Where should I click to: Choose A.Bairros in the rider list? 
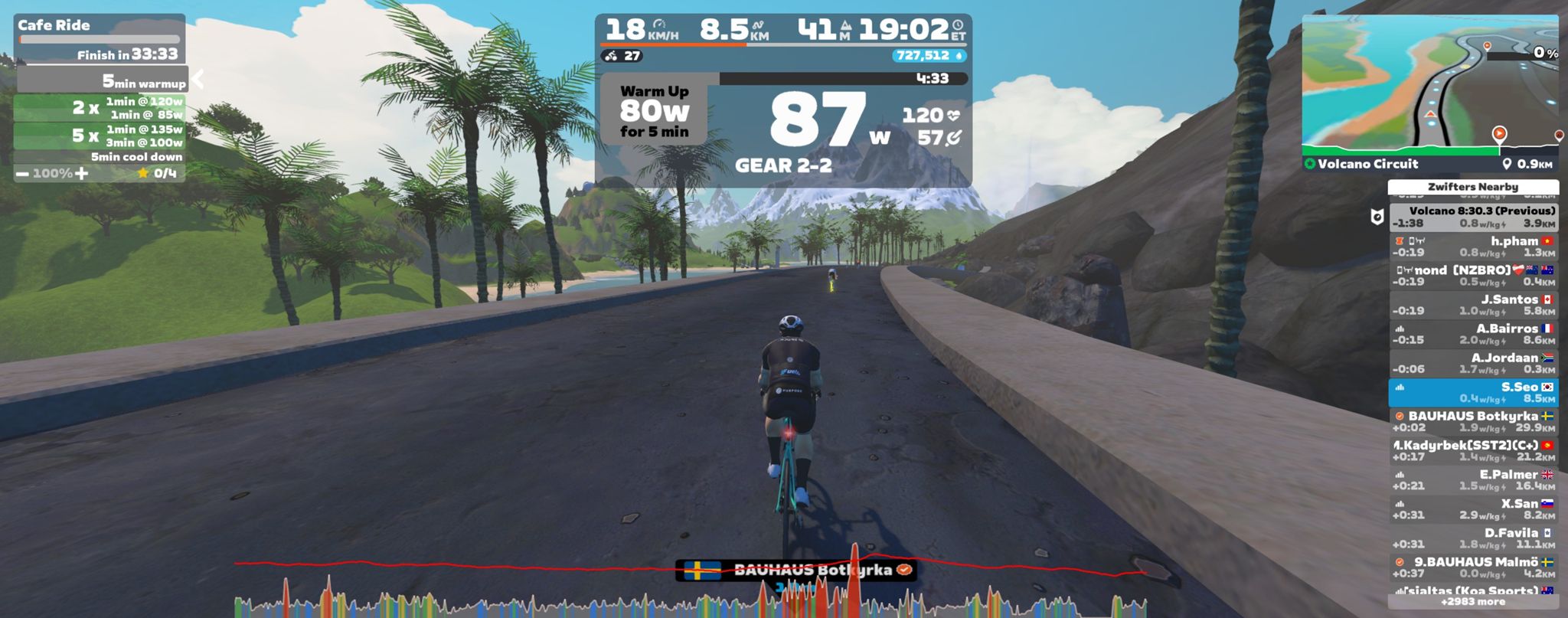pos(1473,334)
